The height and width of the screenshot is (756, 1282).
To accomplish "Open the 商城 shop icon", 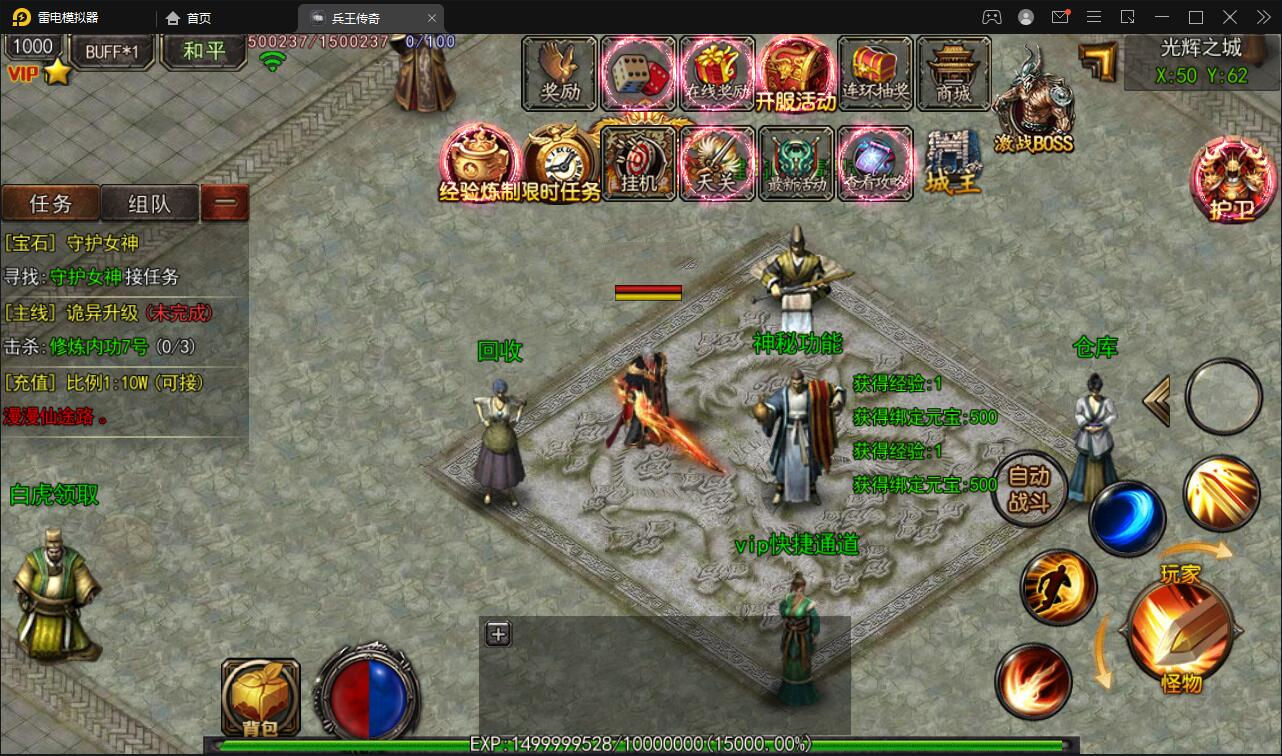I will click(952, 72).
